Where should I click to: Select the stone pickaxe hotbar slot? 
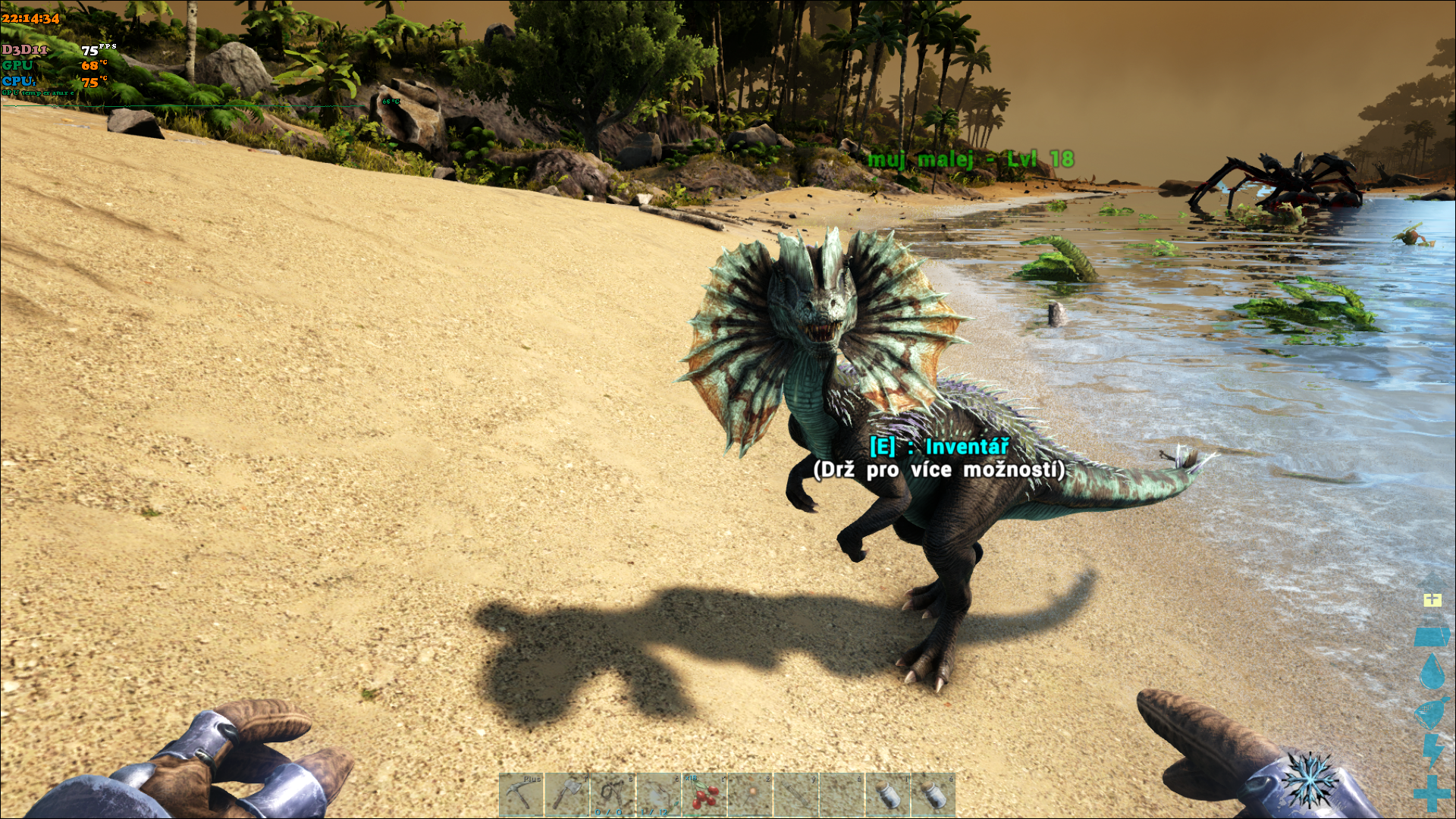click(x=522, y=795)
